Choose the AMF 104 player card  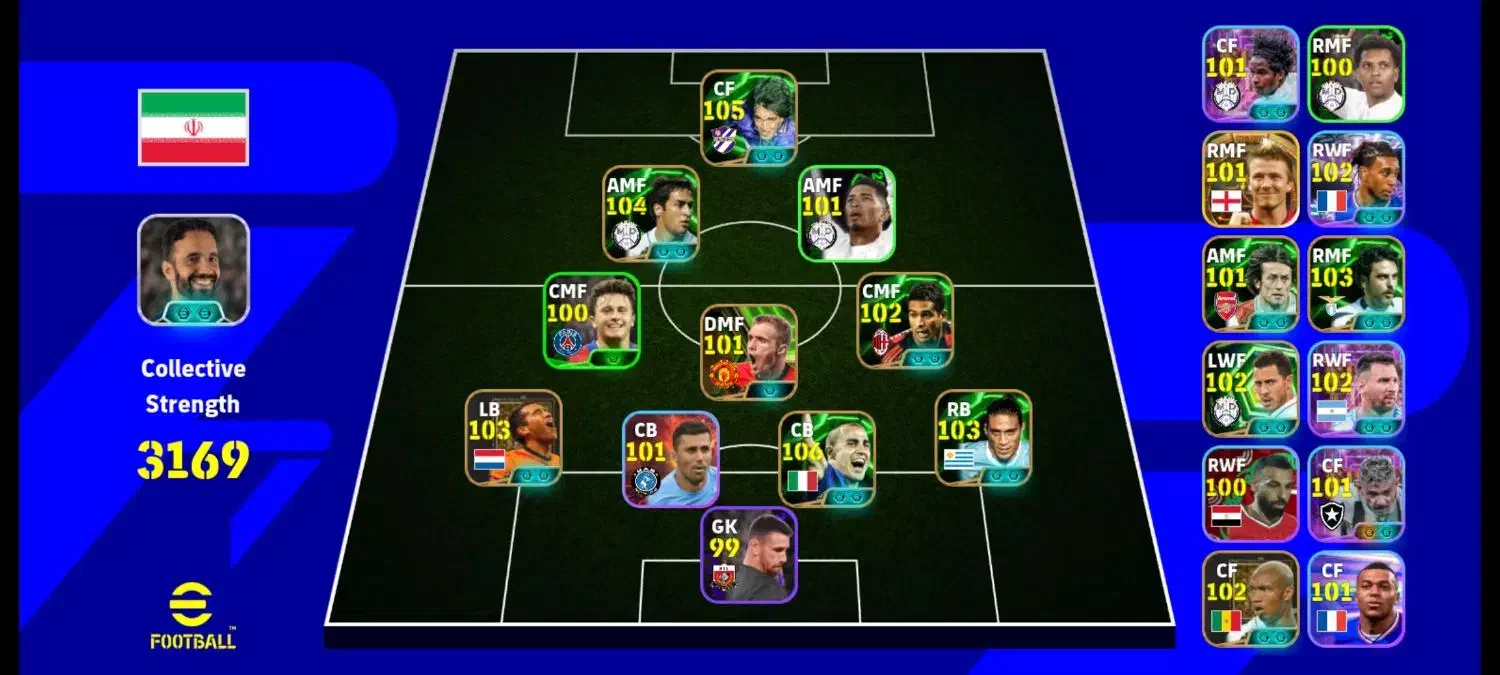pos(651,213)
